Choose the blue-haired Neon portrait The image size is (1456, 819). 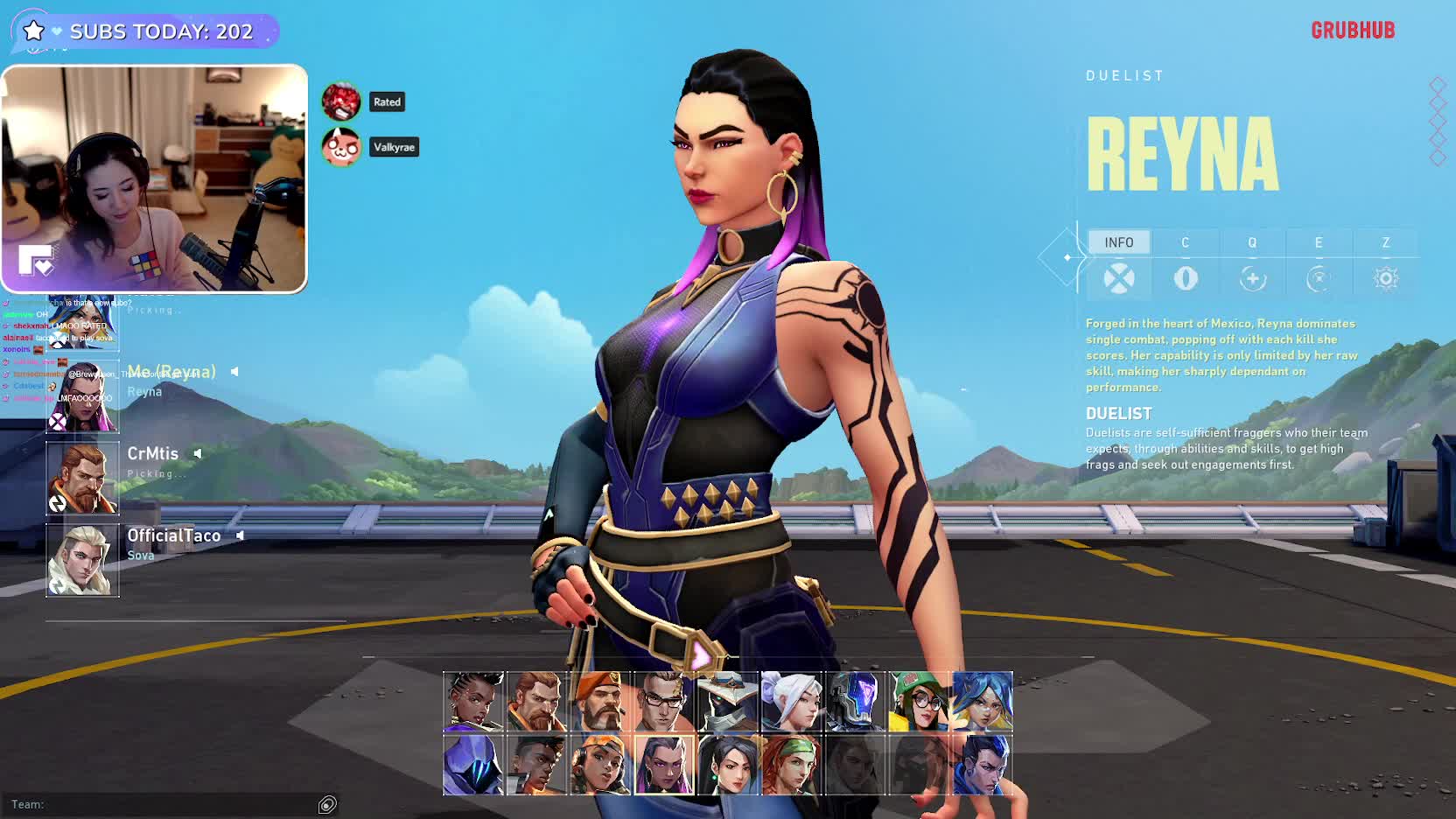(x=982, y=702)
